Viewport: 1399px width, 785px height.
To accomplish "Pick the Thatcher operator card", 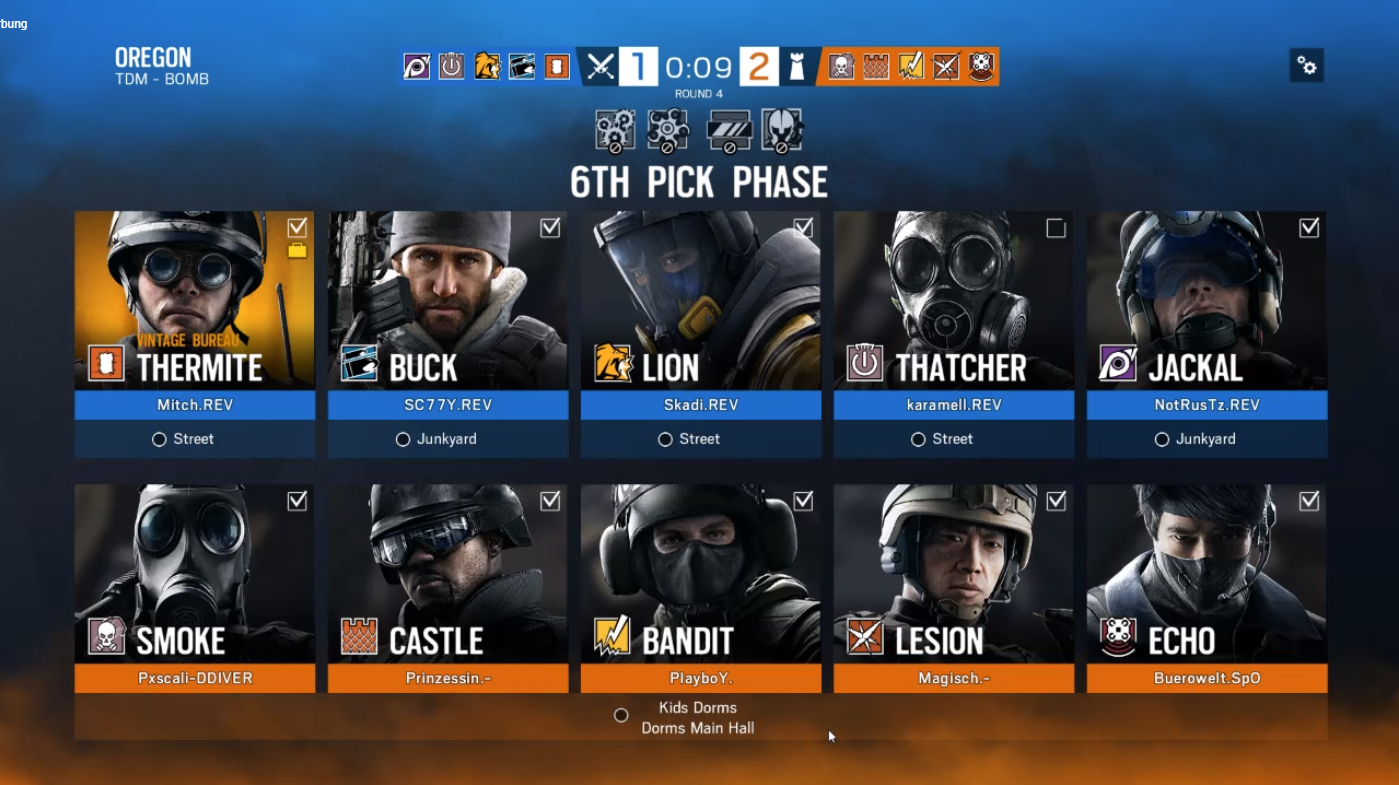I will point(953,300).
